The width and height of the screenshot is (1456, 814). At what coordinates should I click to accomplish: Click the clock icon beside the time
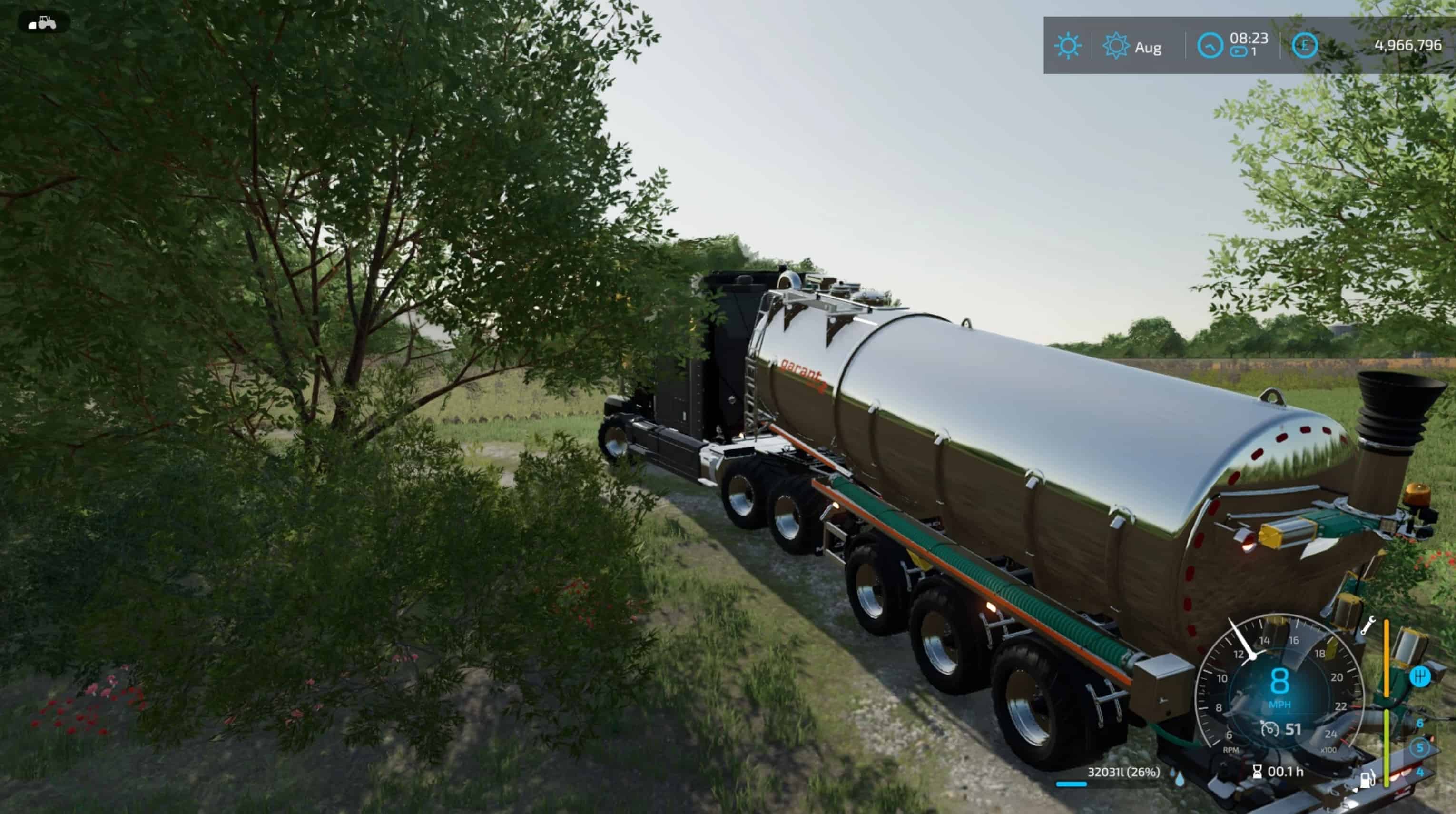pyautogui.click(x=1210, y=45)
